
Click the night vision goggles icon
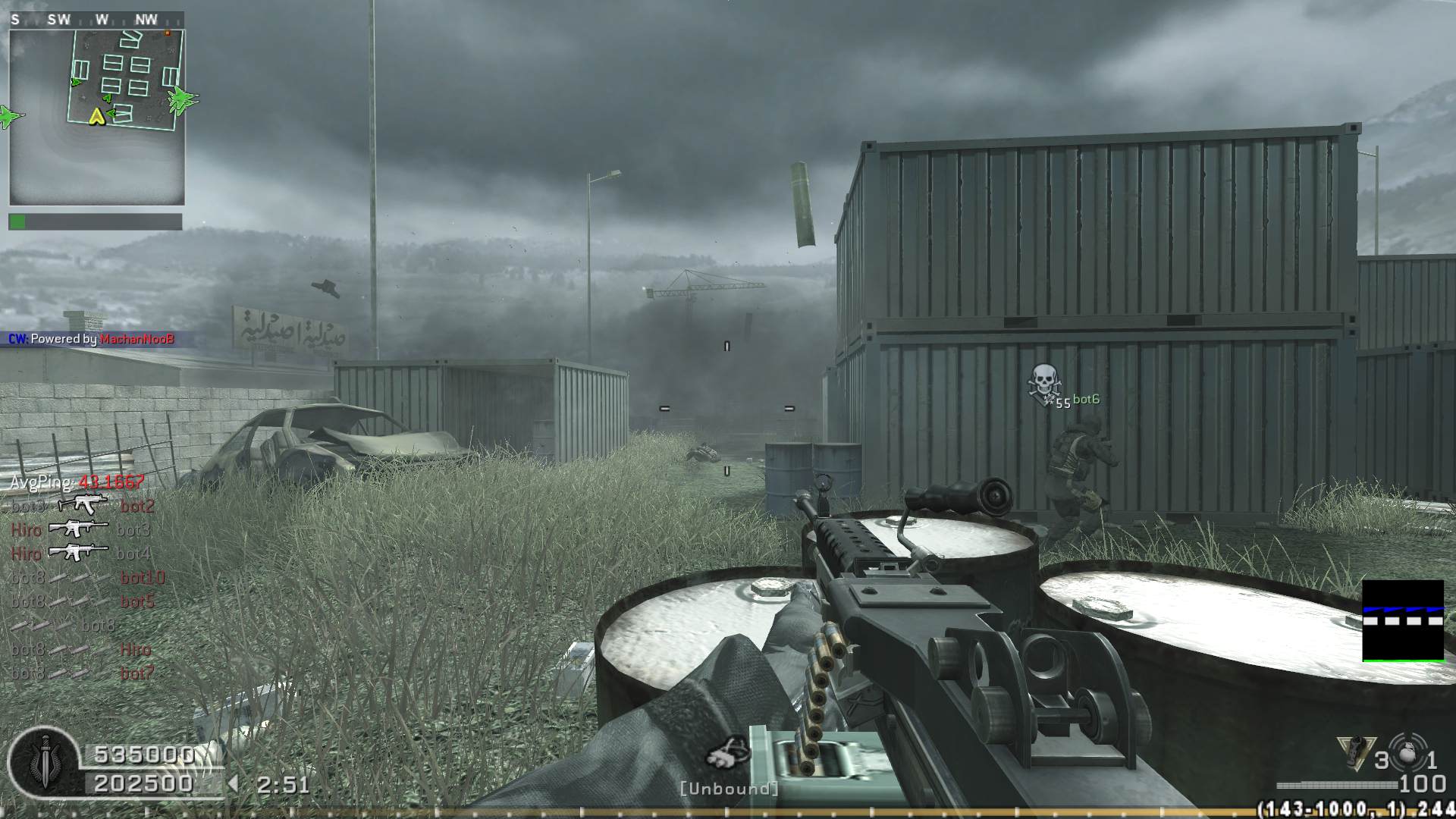point(728,753)
